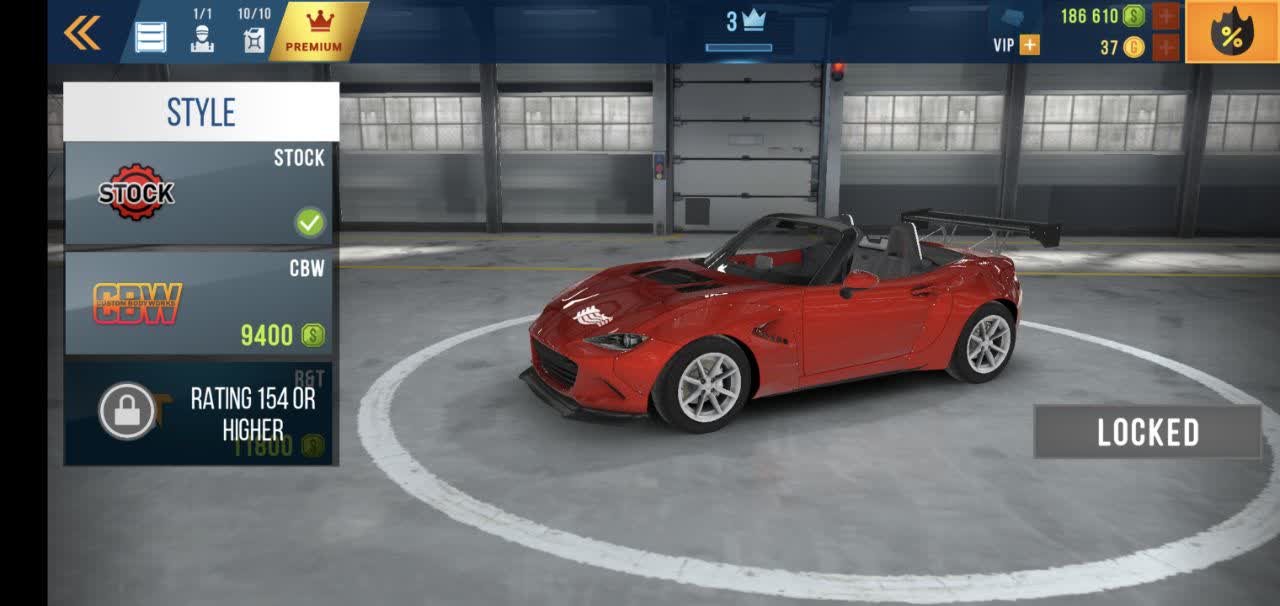
Task: View the level 3 crown progress
Action: click(739, 29)
